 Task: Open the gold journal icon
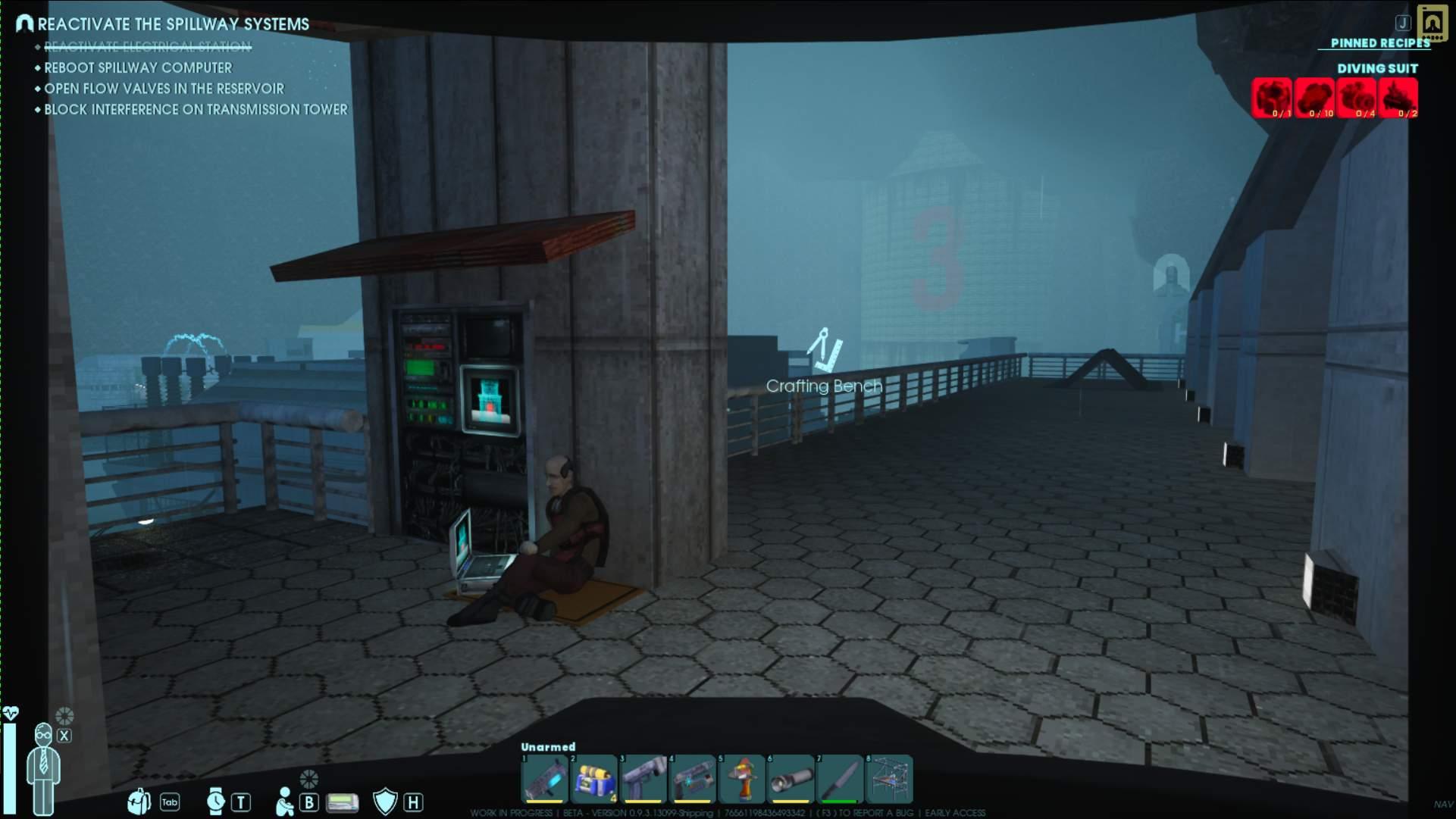point(1432,23)
